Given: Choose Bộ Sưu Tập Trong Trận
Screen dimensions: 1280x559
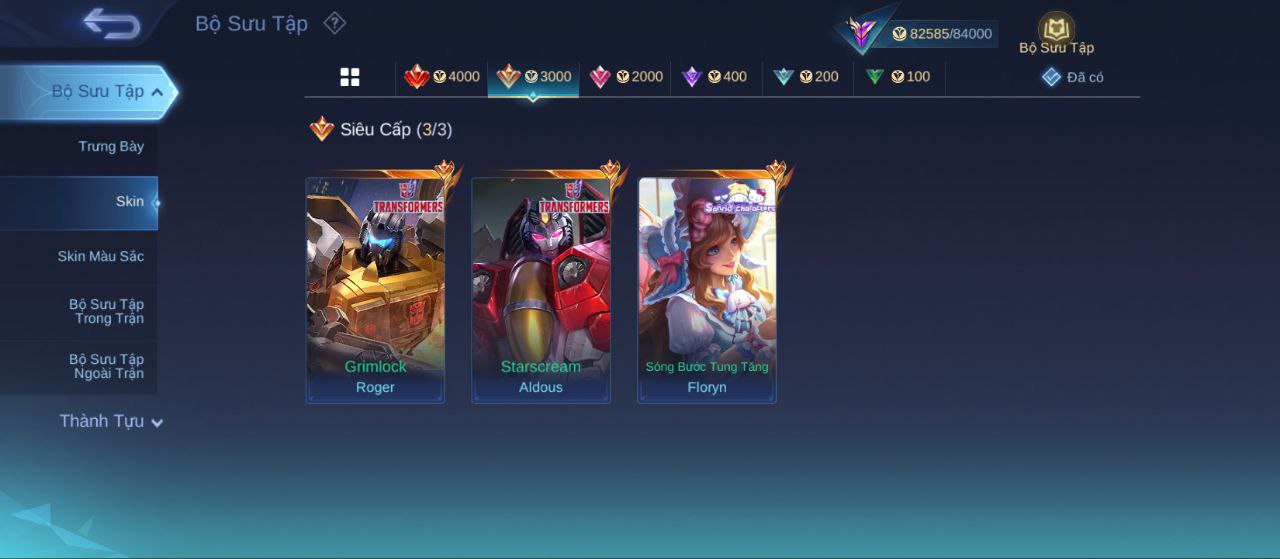Looking at the screenshot, I should [106, 312].
